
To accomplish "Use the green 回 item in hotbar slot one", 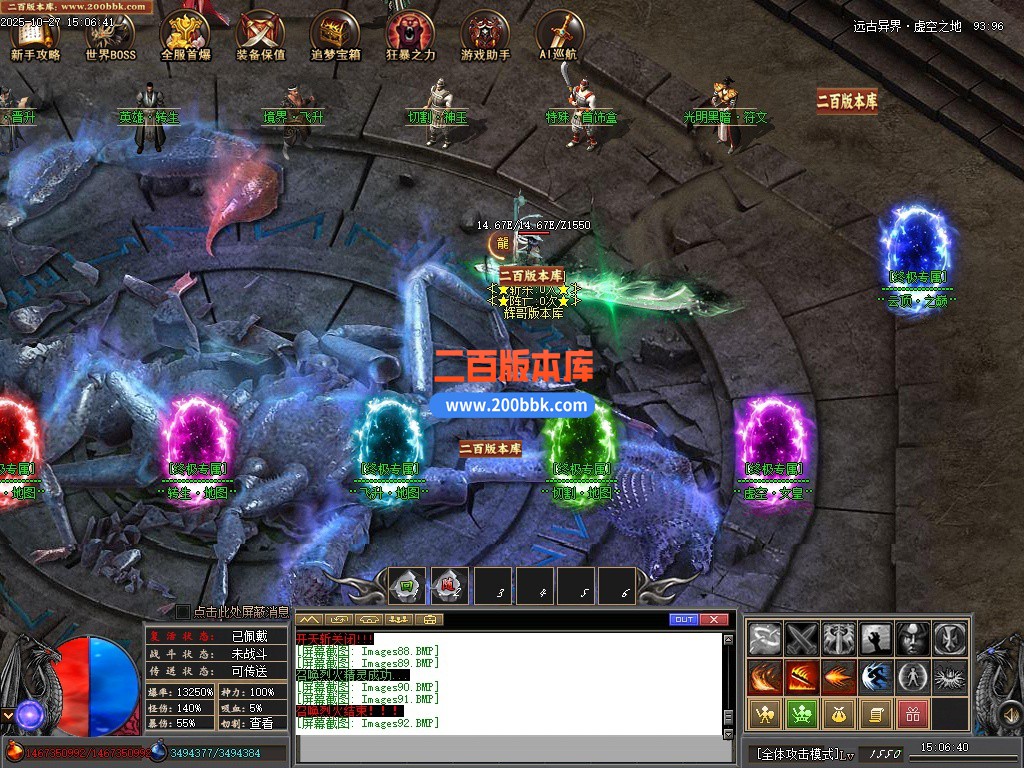I will tap(407, 586).
